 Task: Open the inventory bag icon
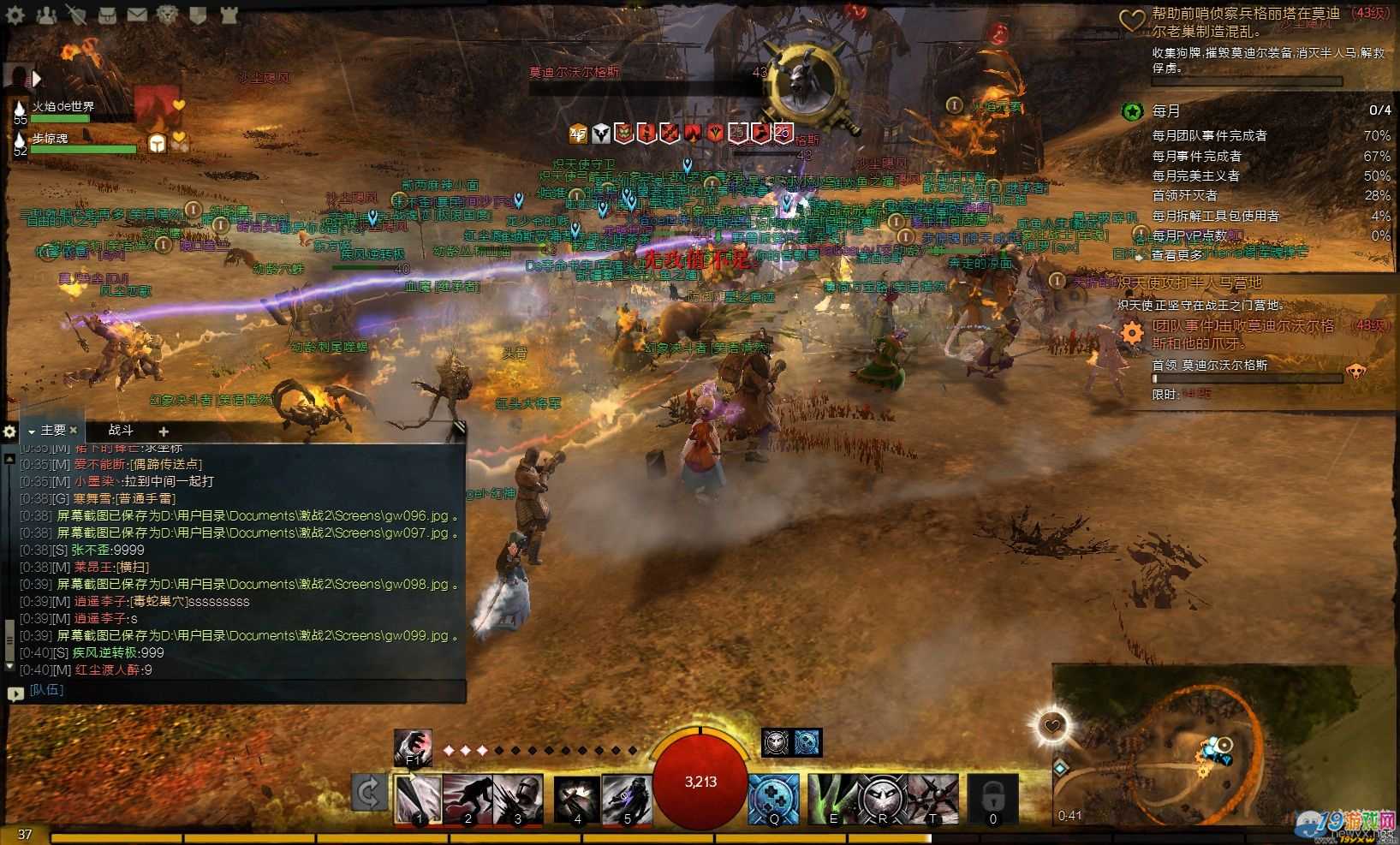click(106, 15)
